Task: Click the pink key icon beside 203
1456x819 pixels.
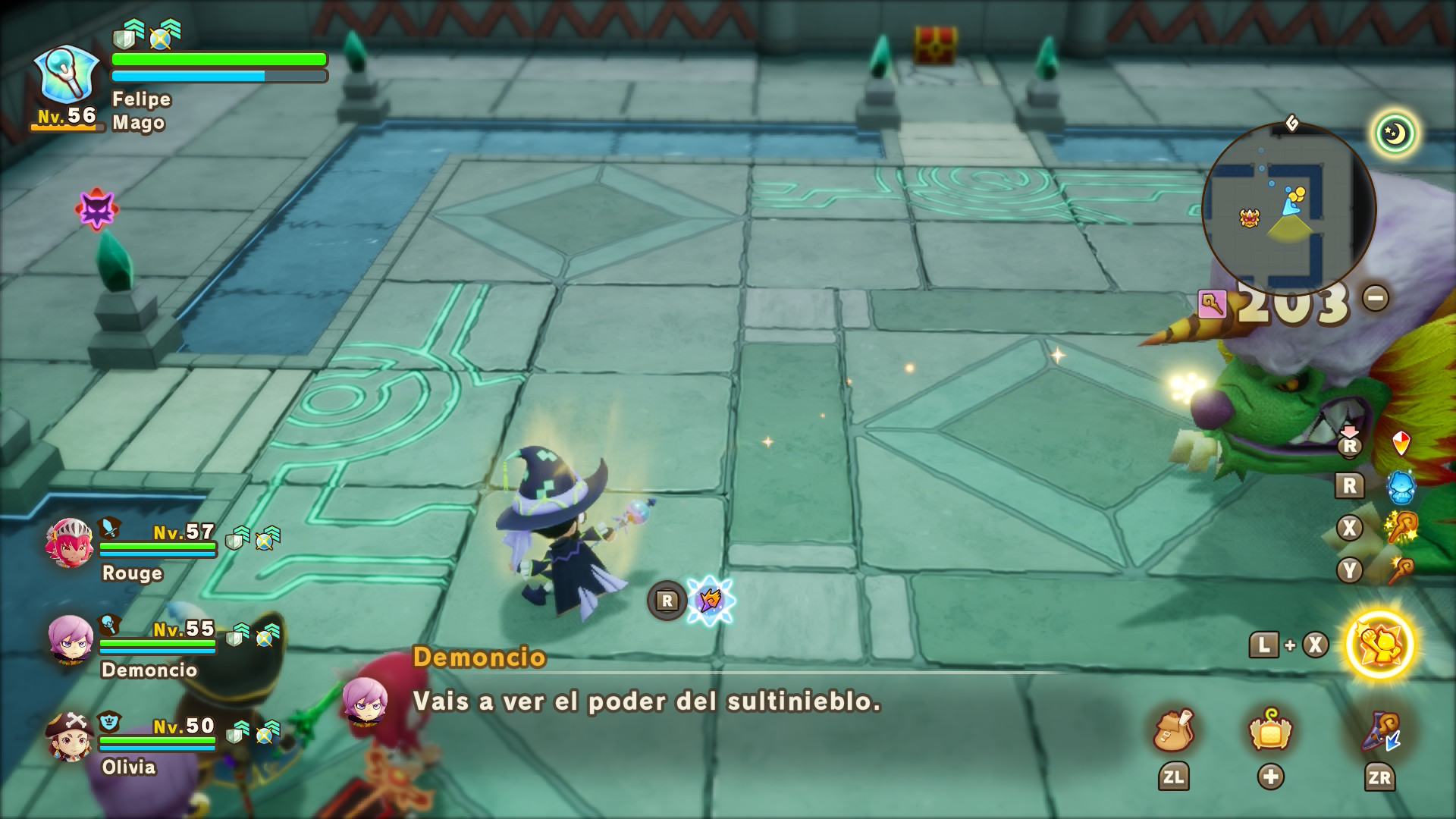Action: point(1212,305)
